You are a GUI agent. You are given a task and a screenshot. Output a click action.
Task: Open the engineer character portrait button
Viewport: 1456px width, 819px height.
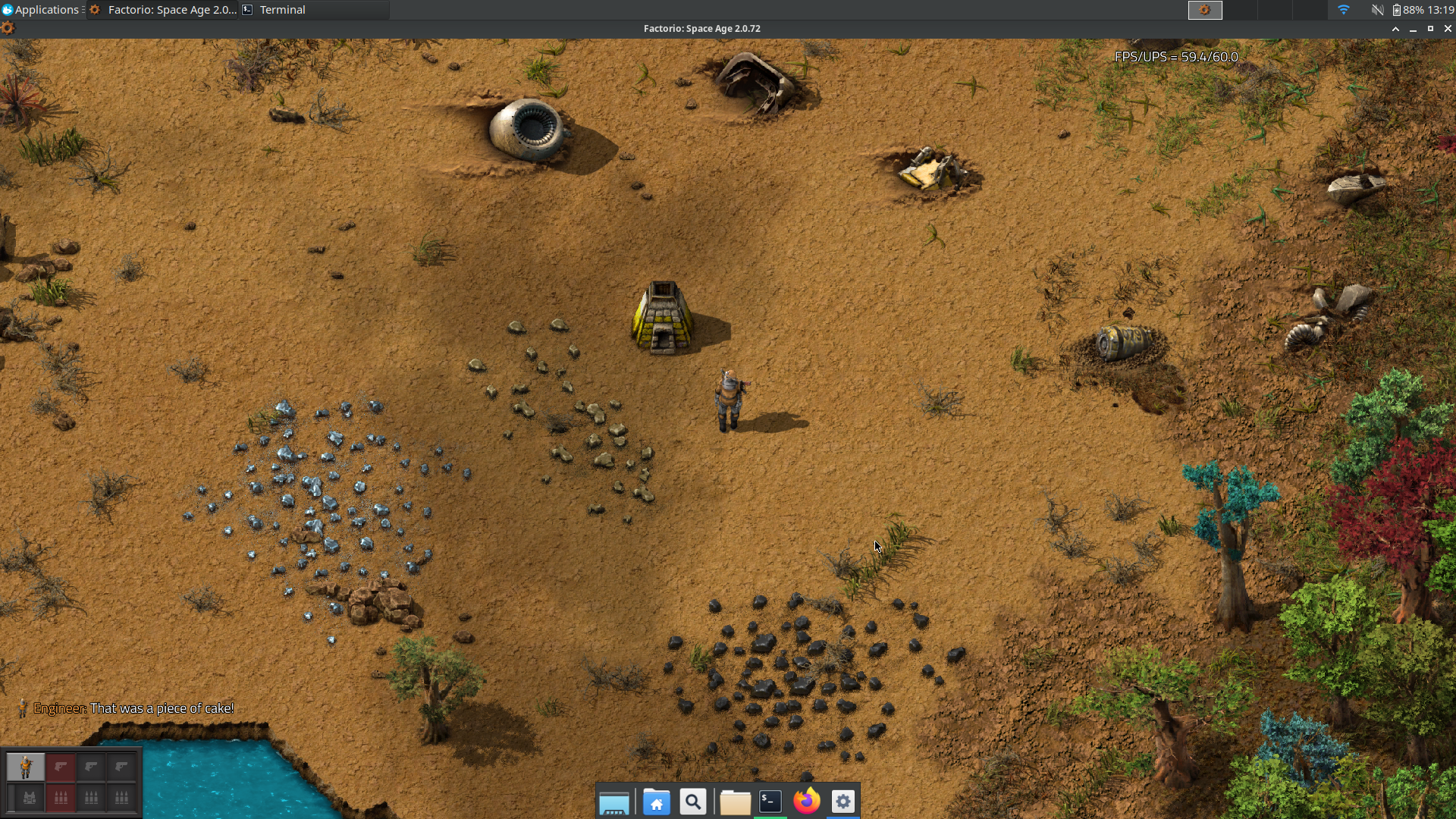[x=25, y=767]
